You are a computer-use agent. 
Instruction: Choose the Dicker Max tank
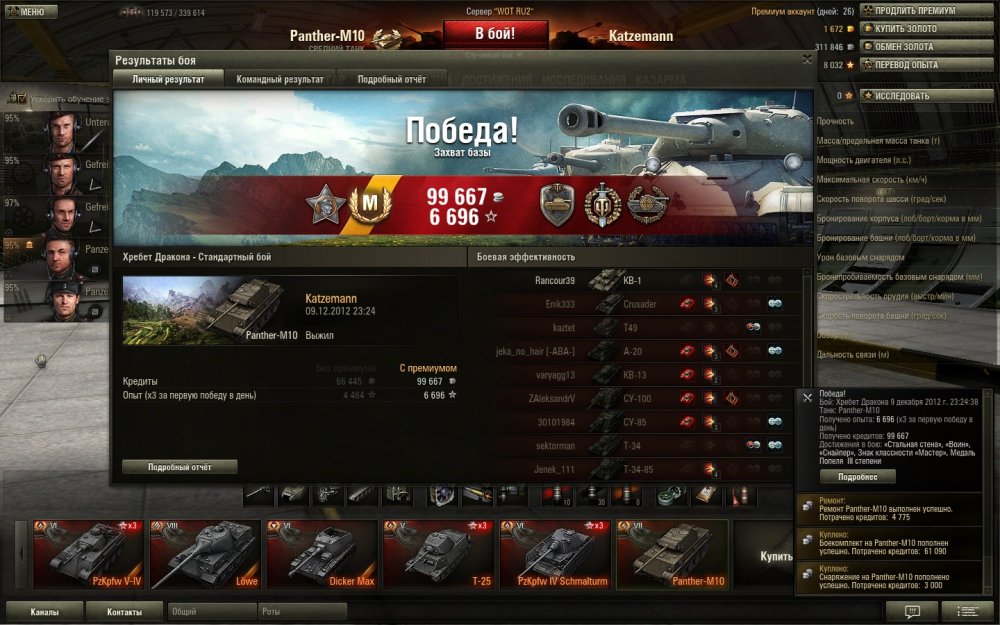322,554
